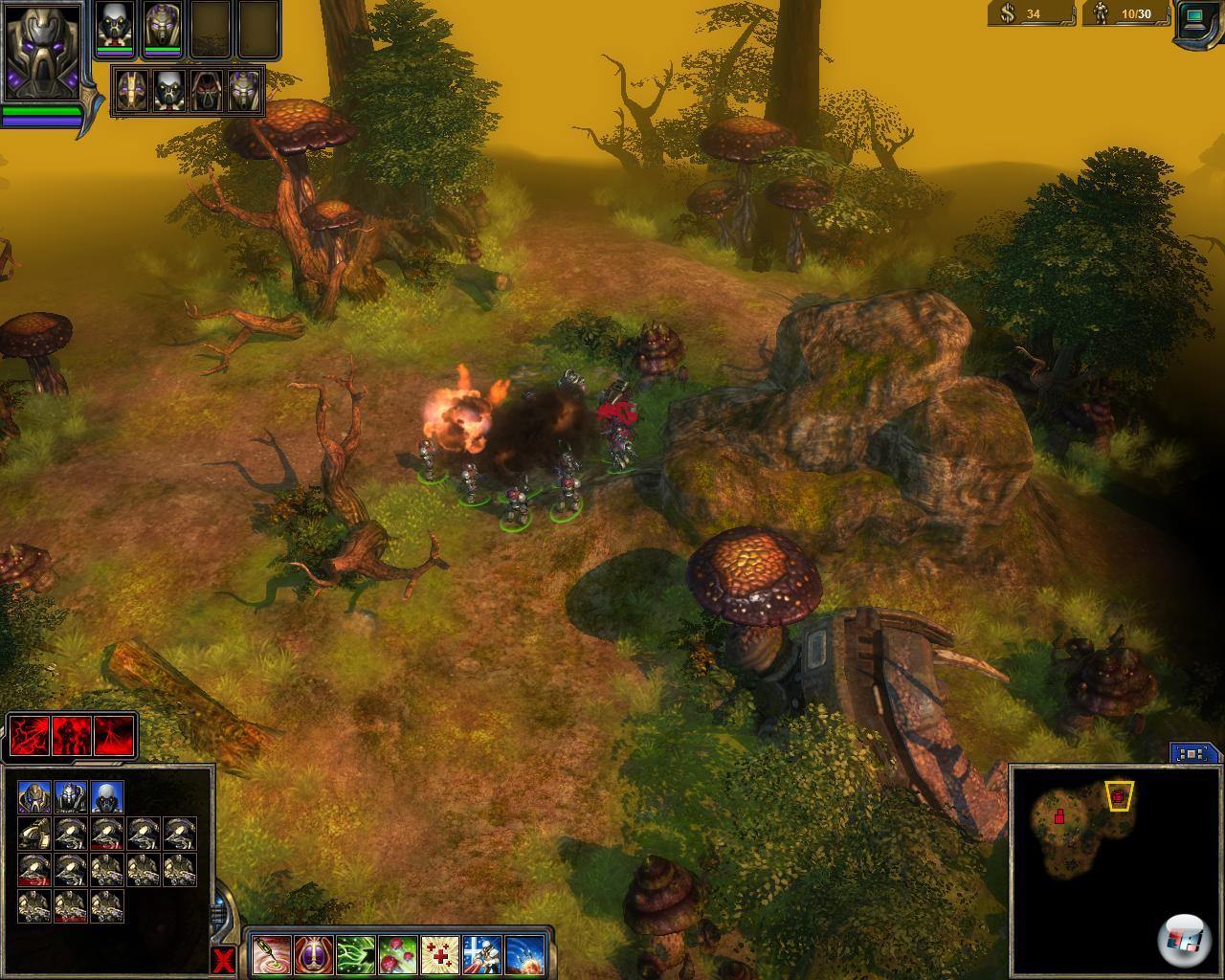
Task: Use the white soldier with cross ability
Action: click(482, 953)
